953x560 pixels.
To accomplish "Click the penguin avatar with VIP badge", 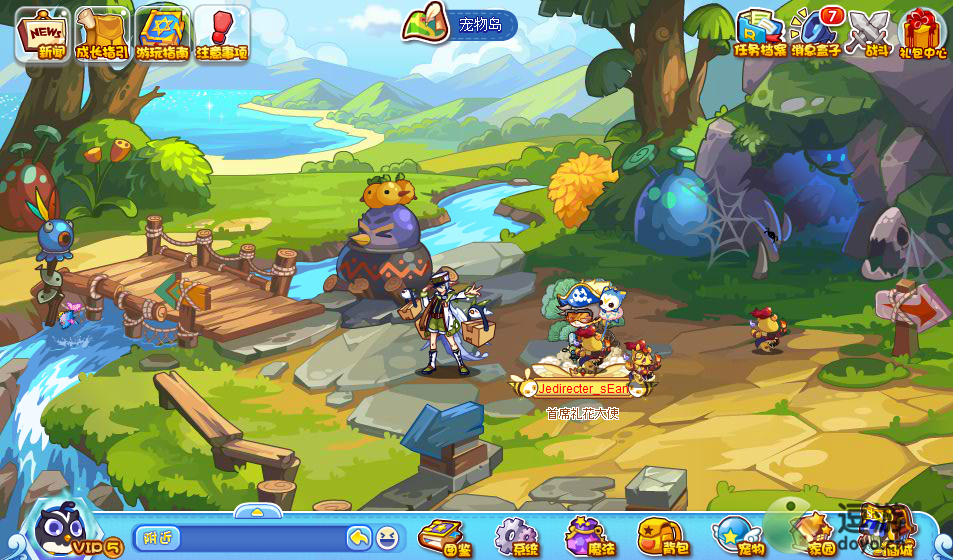I will click(x=62, y=529).
